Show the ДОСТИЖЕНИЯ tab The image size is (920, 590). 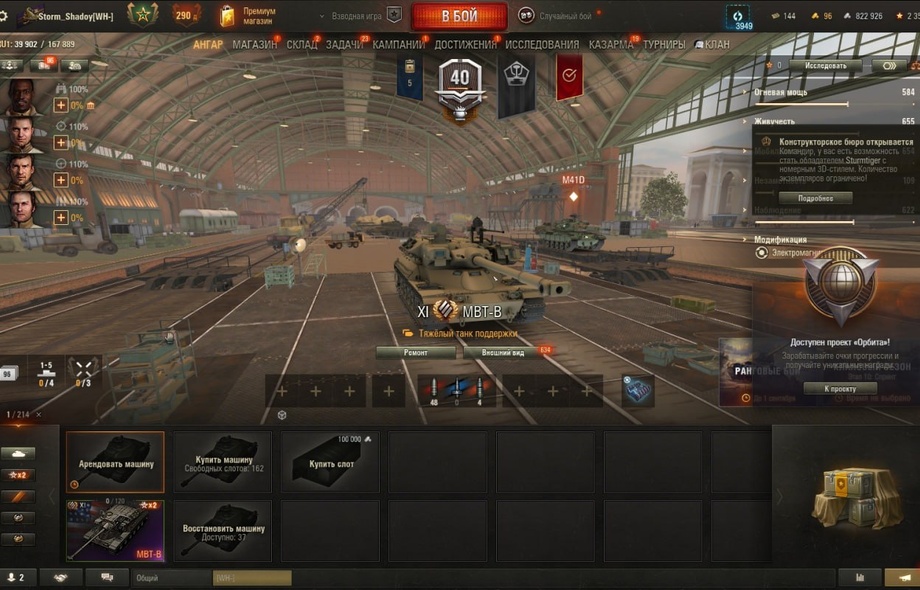[x=465, y=45]
